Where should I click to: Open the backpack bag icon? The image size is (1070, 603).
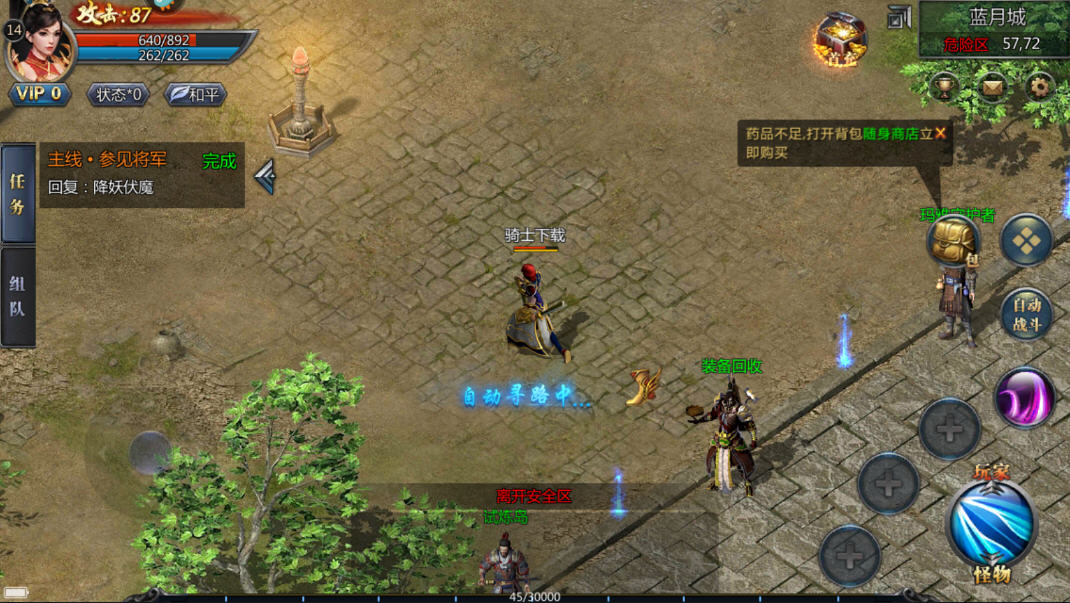pos(953,240)
